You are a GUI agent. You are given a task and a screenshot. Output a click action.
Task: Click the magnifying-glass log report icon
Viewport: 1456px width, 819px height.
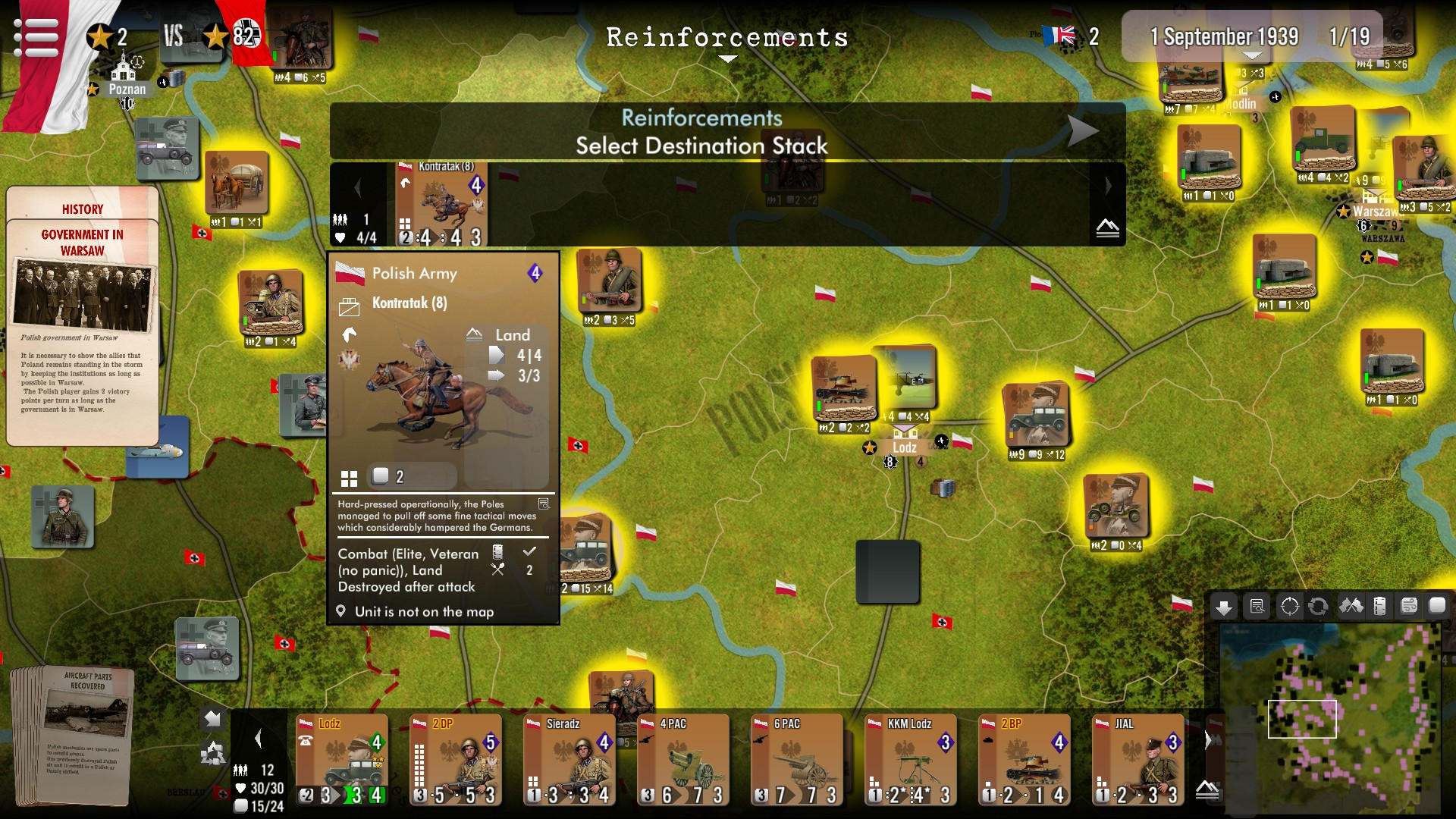[1256, 605]
